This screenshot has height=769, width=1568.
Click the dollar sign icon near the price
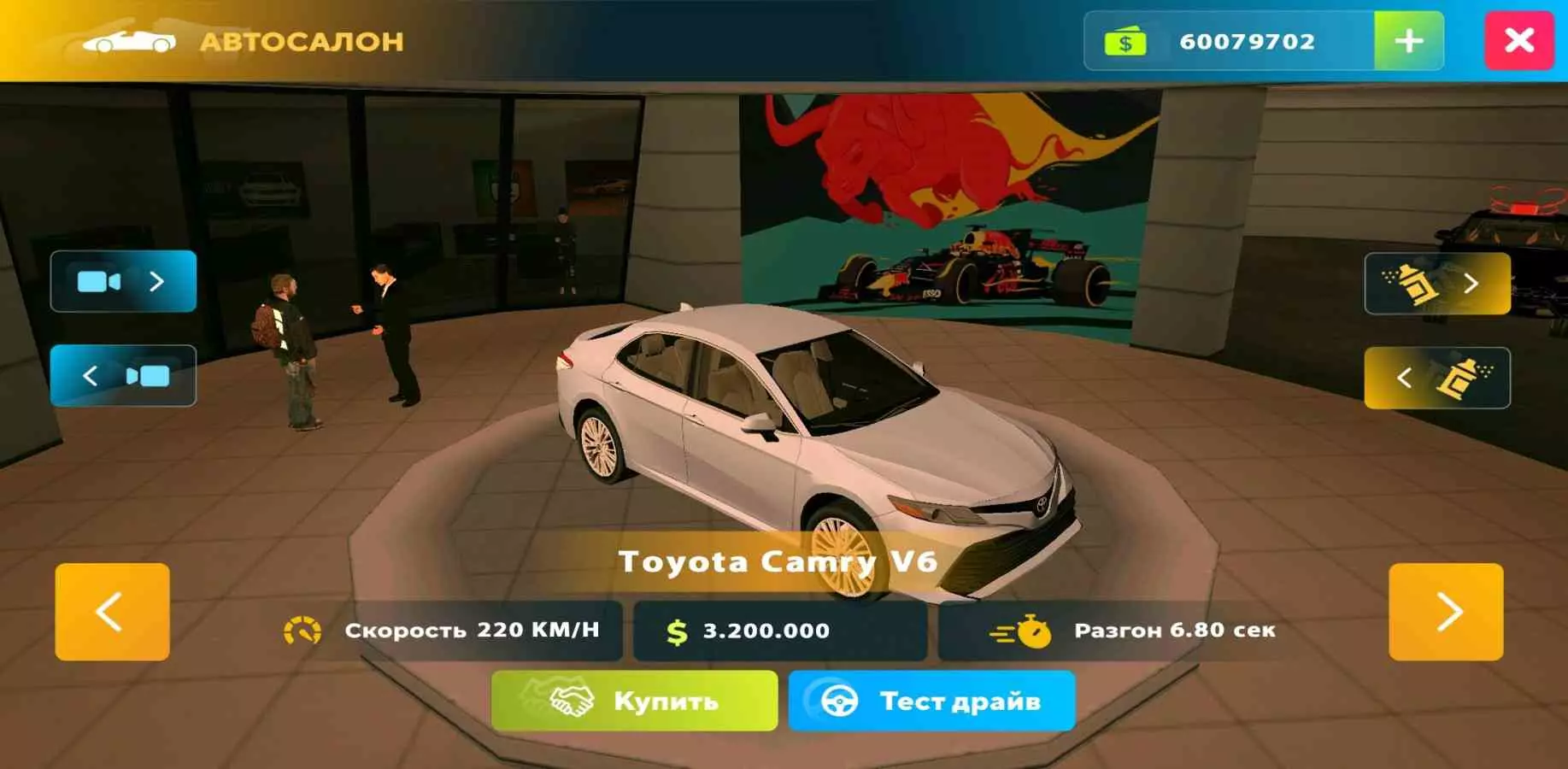click(x=676, y=631)
